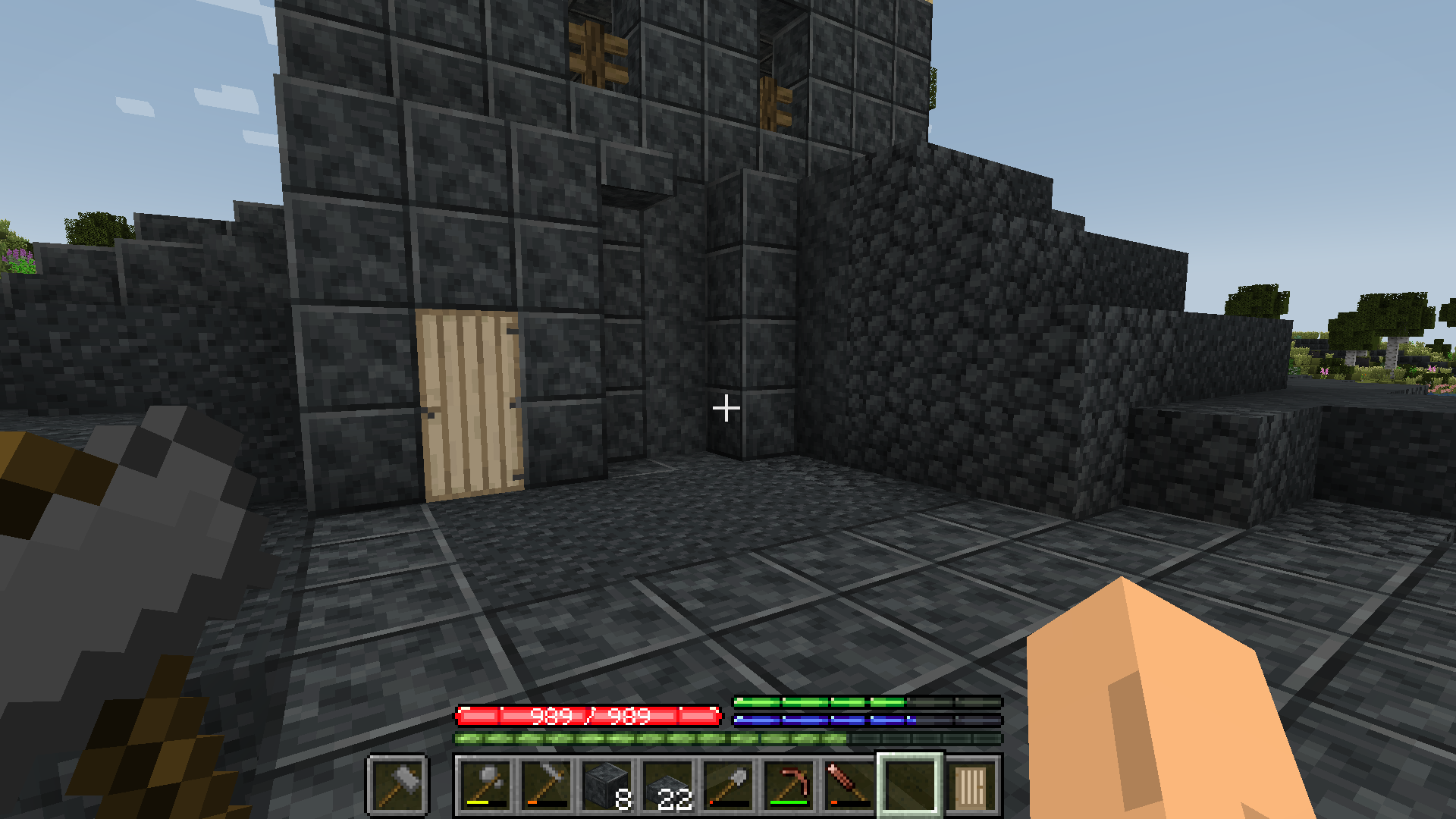Select the highlighted empty hotbar slot
Viewport: 1456px width, 819px height.
point(910,784)
